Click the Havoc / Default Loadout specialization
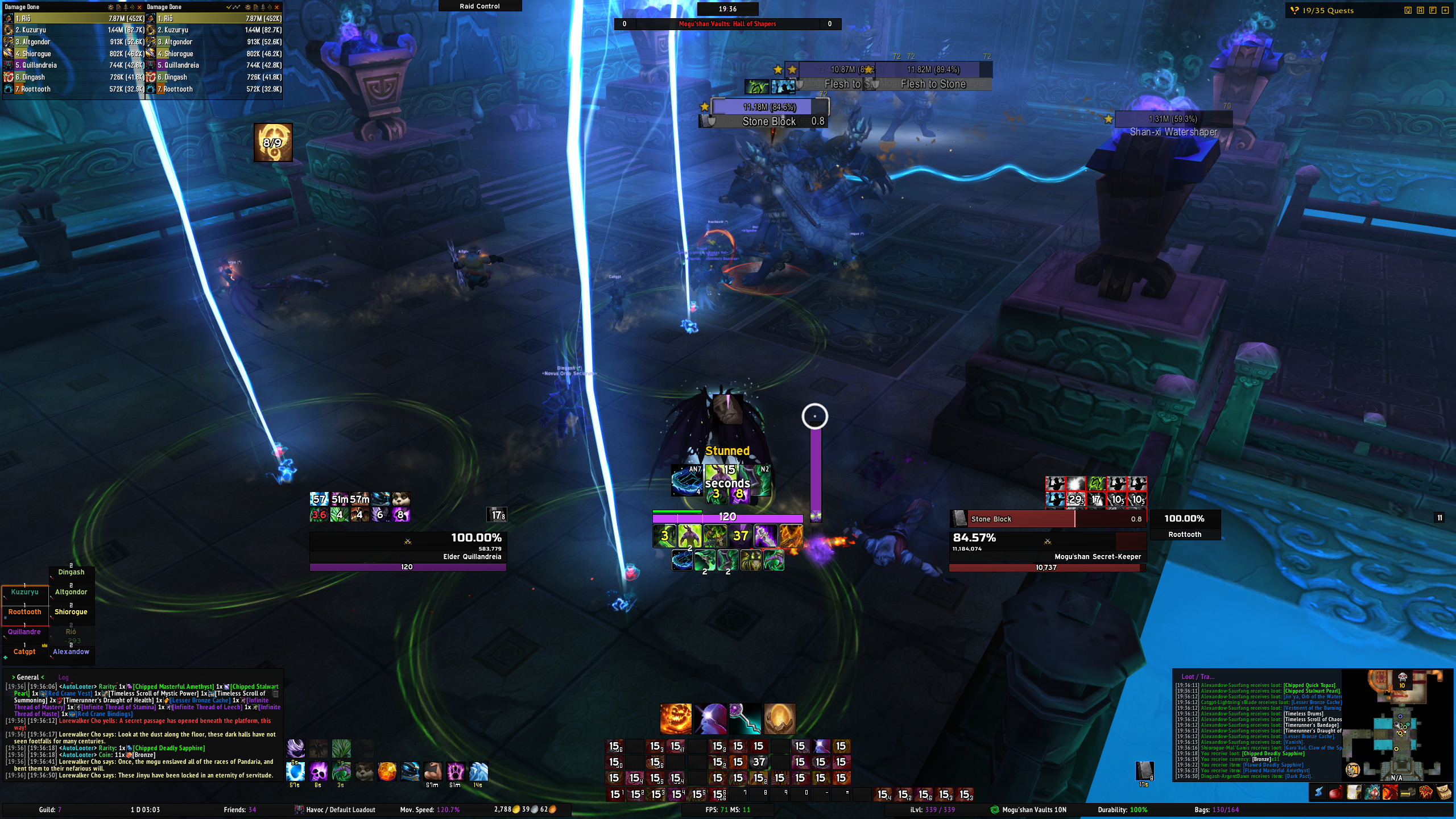The image size is (1456, 819). (x=335, y=810)
